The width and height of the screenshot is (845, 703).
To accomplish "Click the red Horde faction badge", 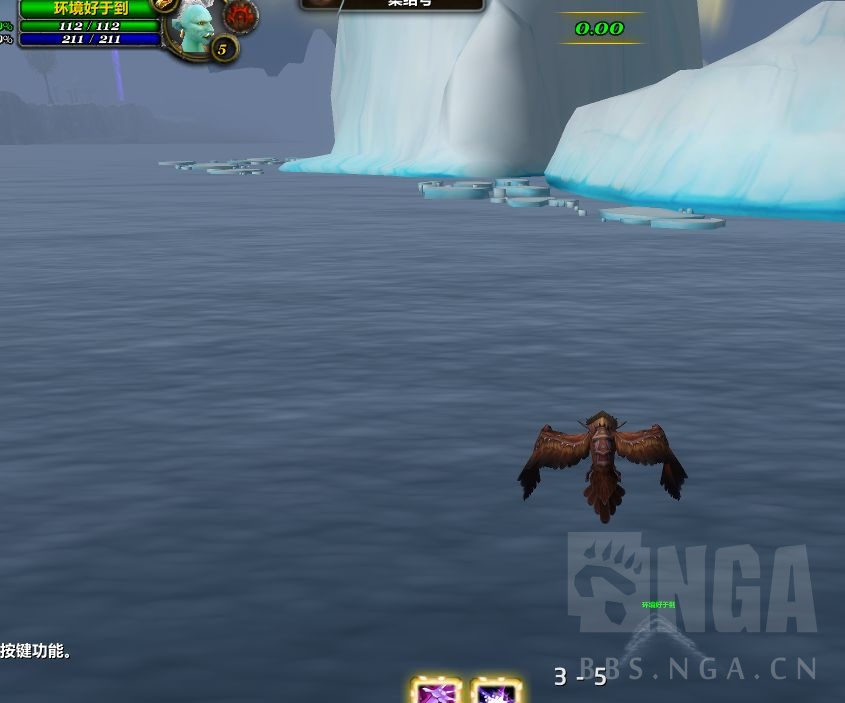I will tap(240, 16).
